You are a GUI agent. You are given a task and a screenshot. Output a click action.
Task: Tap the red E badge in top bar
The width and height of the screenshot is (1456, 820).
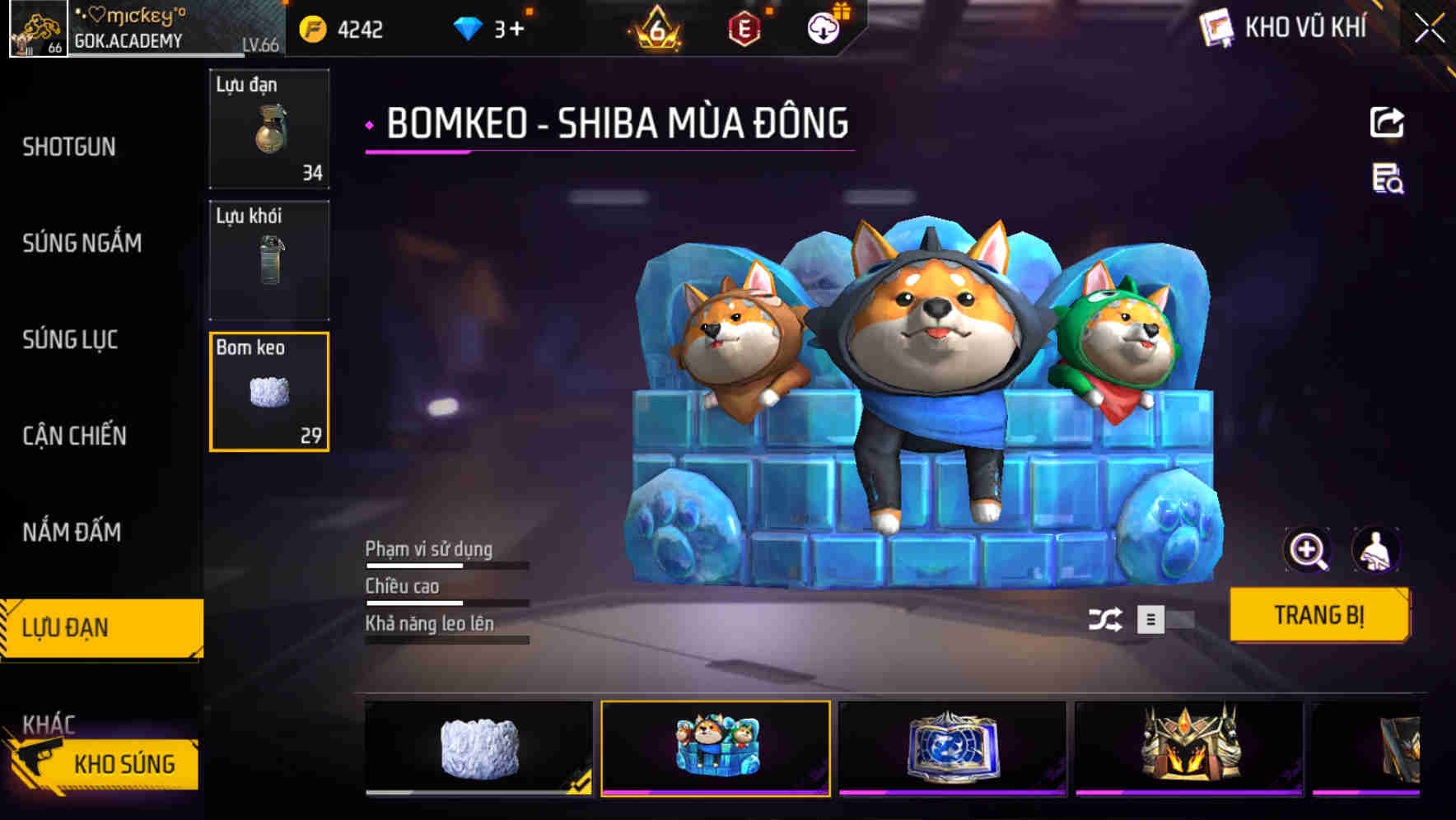pos(743,27)
